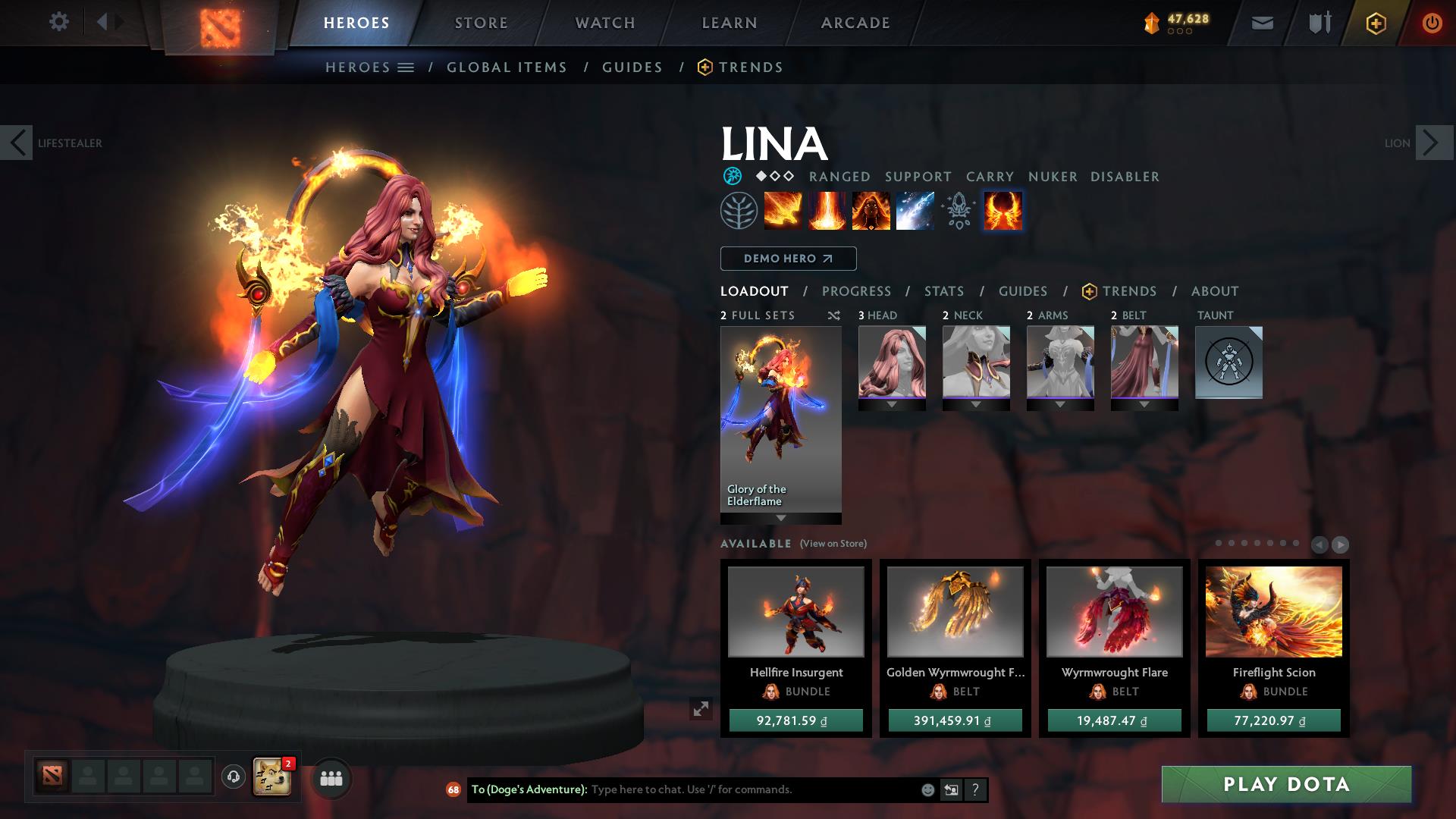Toggle the shuffle loadout icon

click(833, 316)
